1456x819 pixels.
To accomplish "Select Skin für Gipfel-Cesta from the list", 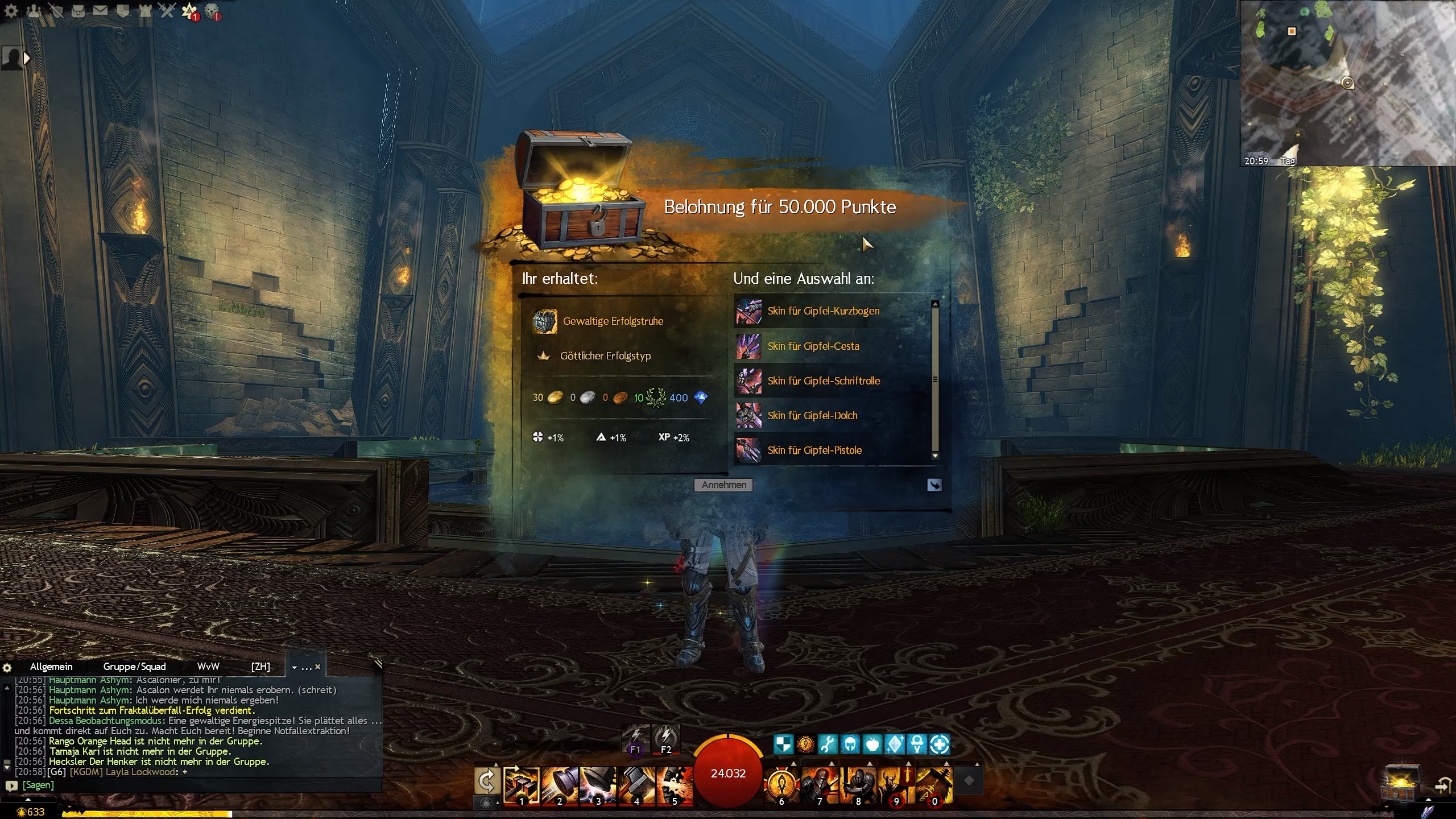I will (813, 346).
